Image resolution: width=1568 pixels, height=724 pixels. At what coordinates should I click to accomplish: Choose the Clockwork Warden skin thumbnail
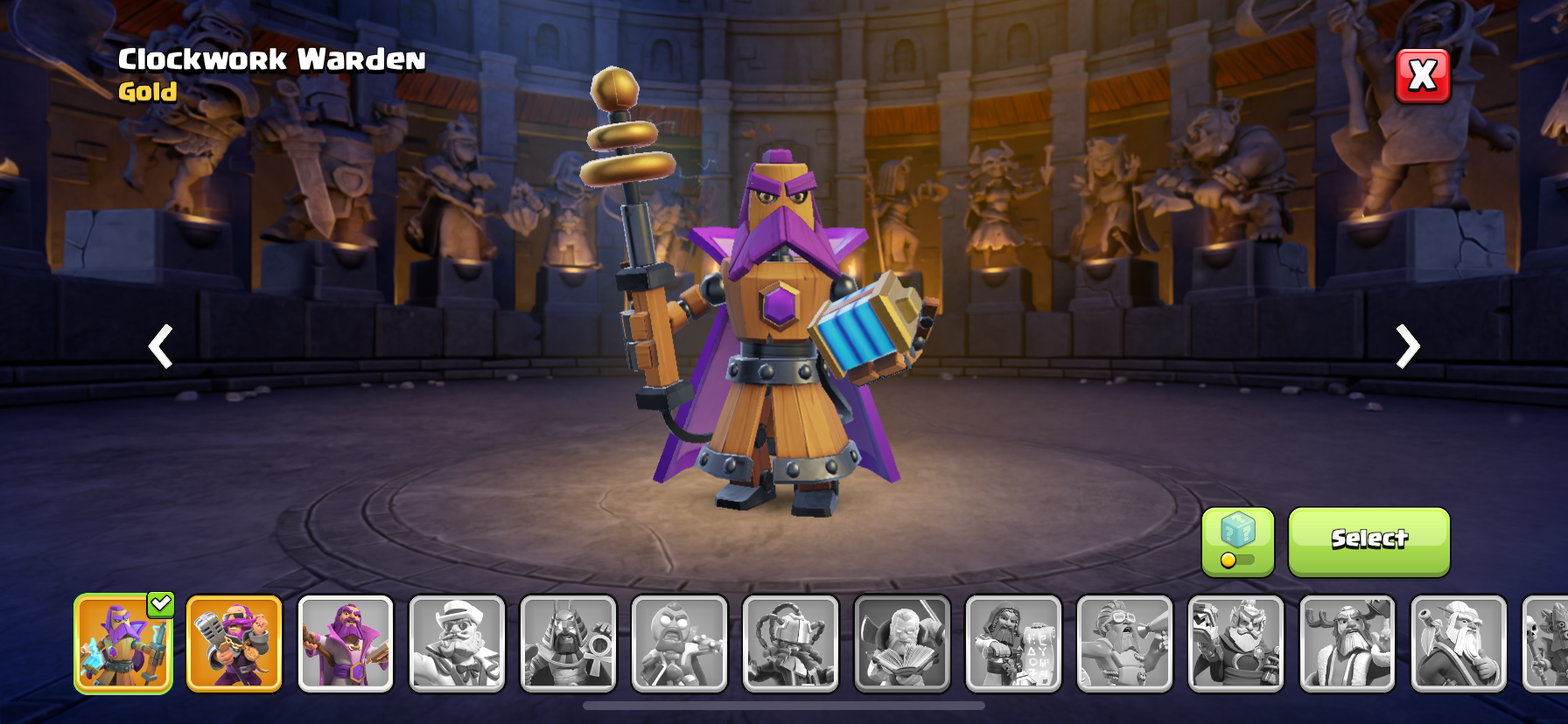[123, 644]
